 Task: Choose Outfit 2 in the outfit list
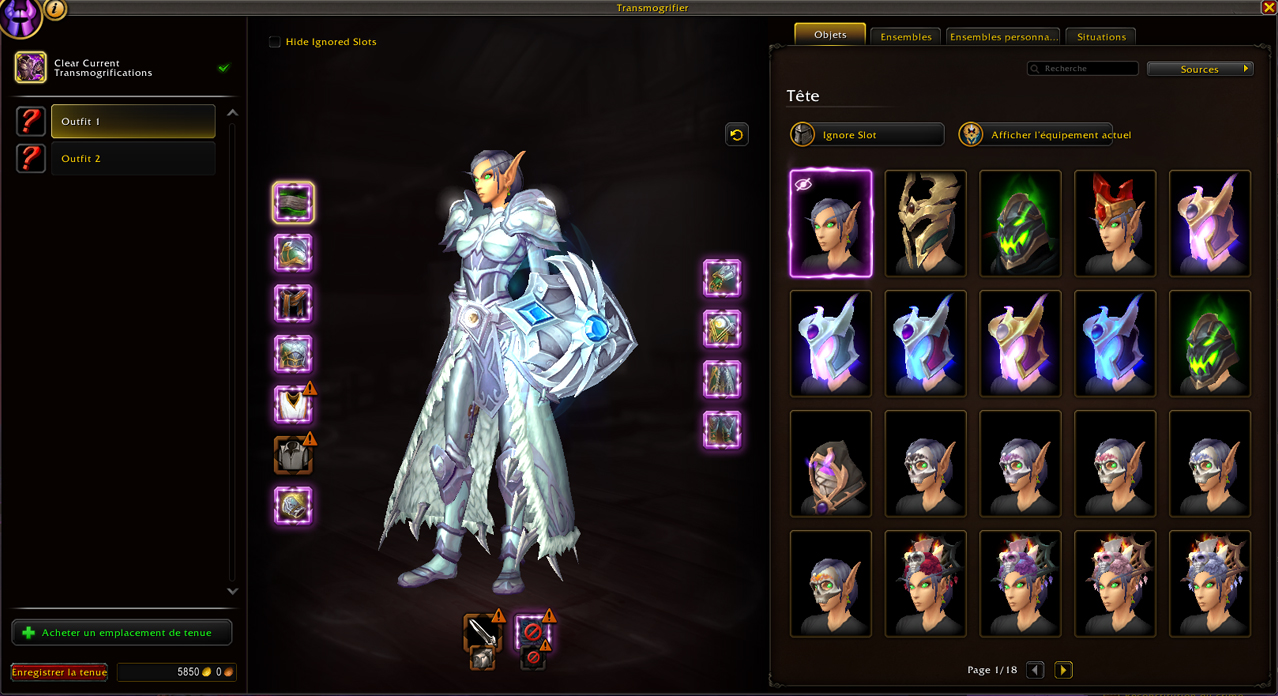coord(133,158)
